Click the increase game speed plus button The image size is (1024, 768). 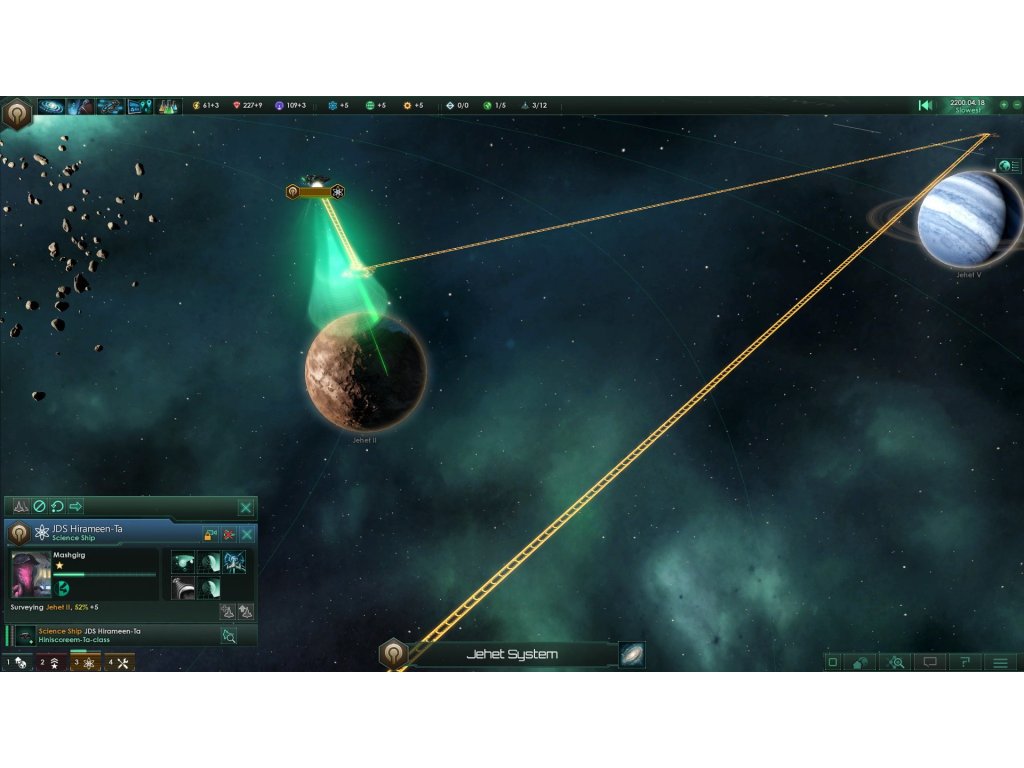tap(1003, 105)
